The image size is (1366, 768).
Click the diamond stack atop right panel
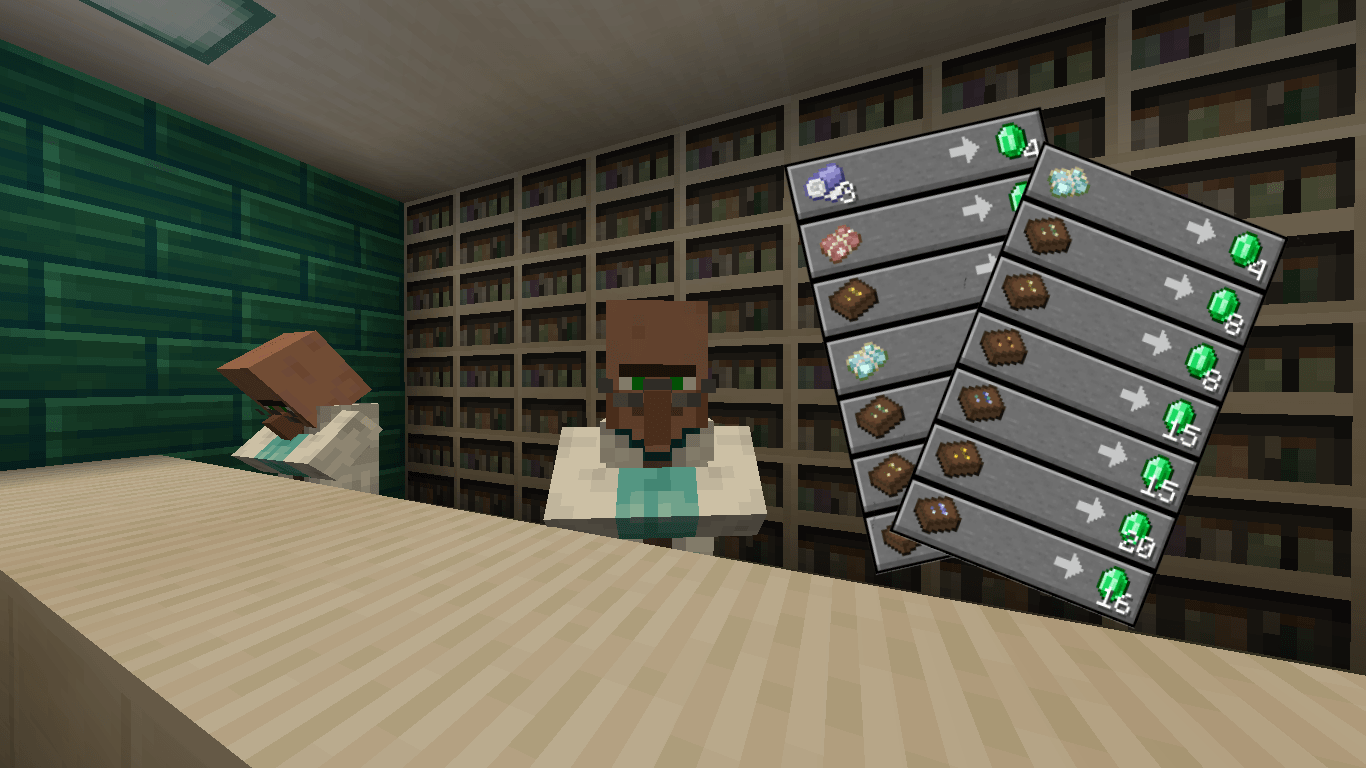[1068, 181]
